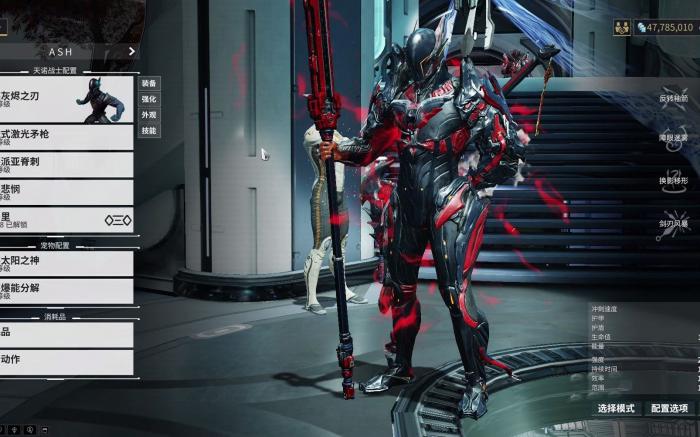Open the 太阳之神 companion slot

pyautogui.click(x=66, y=263)
